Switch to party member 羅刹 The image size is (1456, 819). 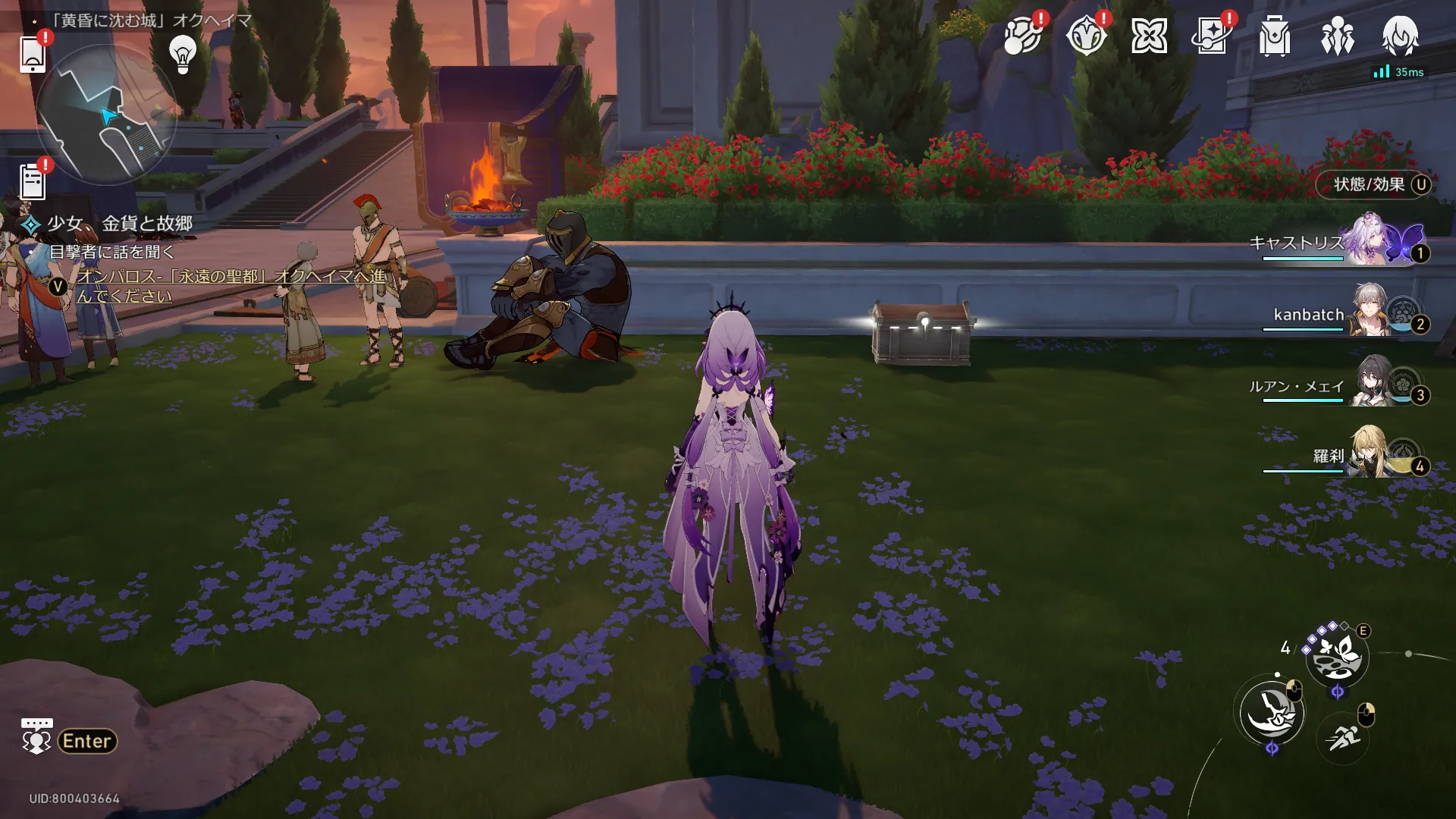(x=1371, y=454)
